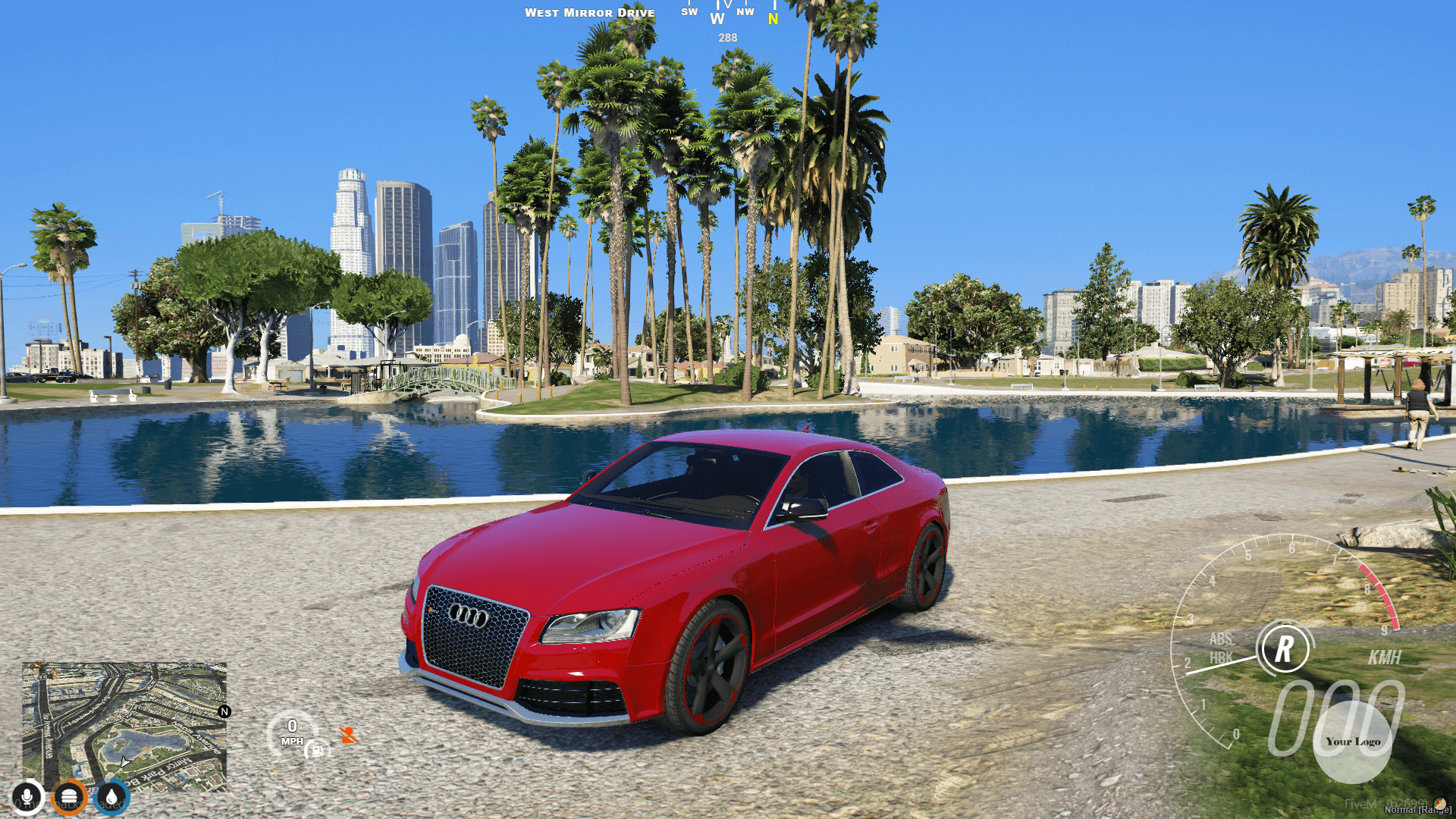The height and width of the screenshot is (819, 1456).
Task: Click the taco icon beside Normal Range
Action: click(1439, 805)
